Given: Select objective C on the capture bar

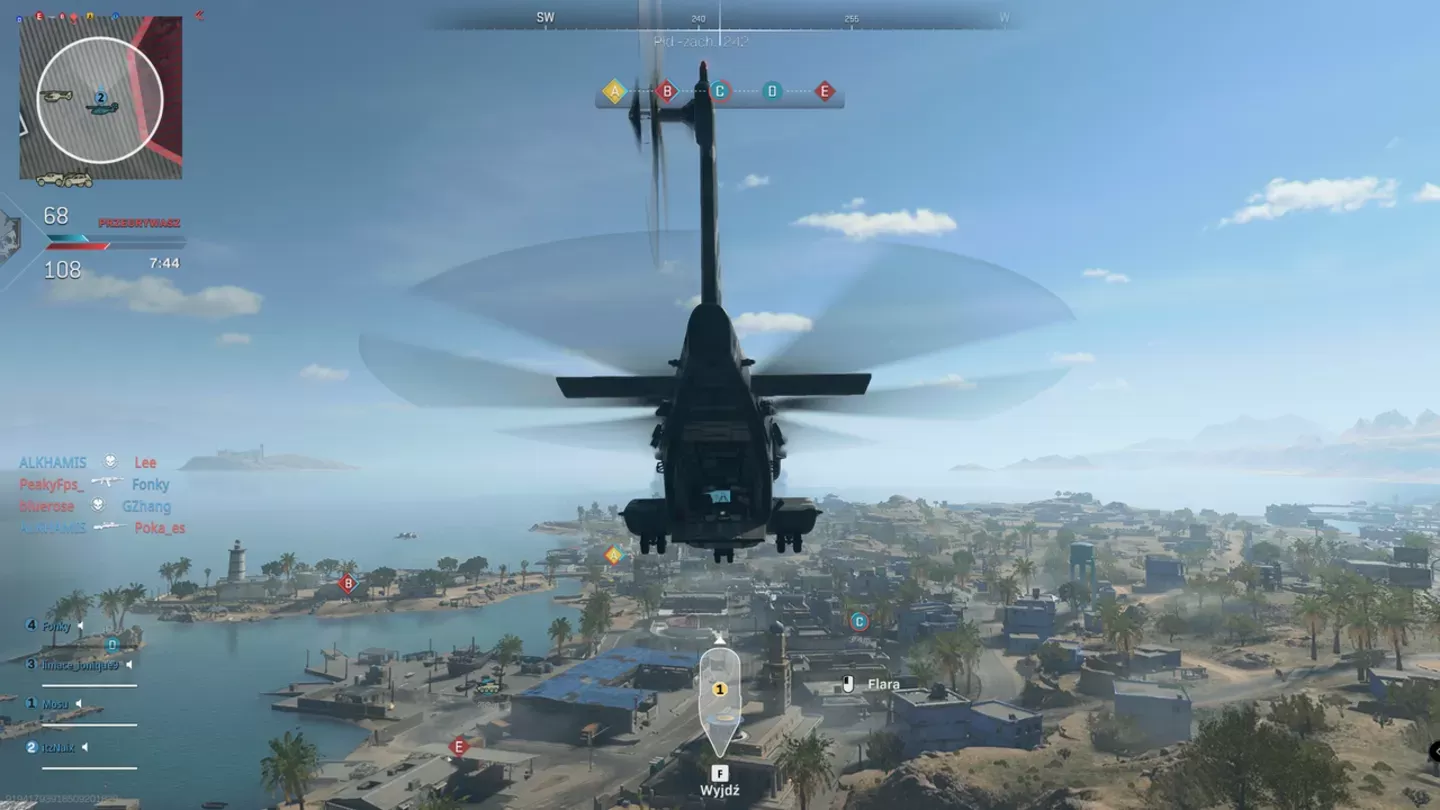Looking at the screenshot, I should click(x=720, y=92).
